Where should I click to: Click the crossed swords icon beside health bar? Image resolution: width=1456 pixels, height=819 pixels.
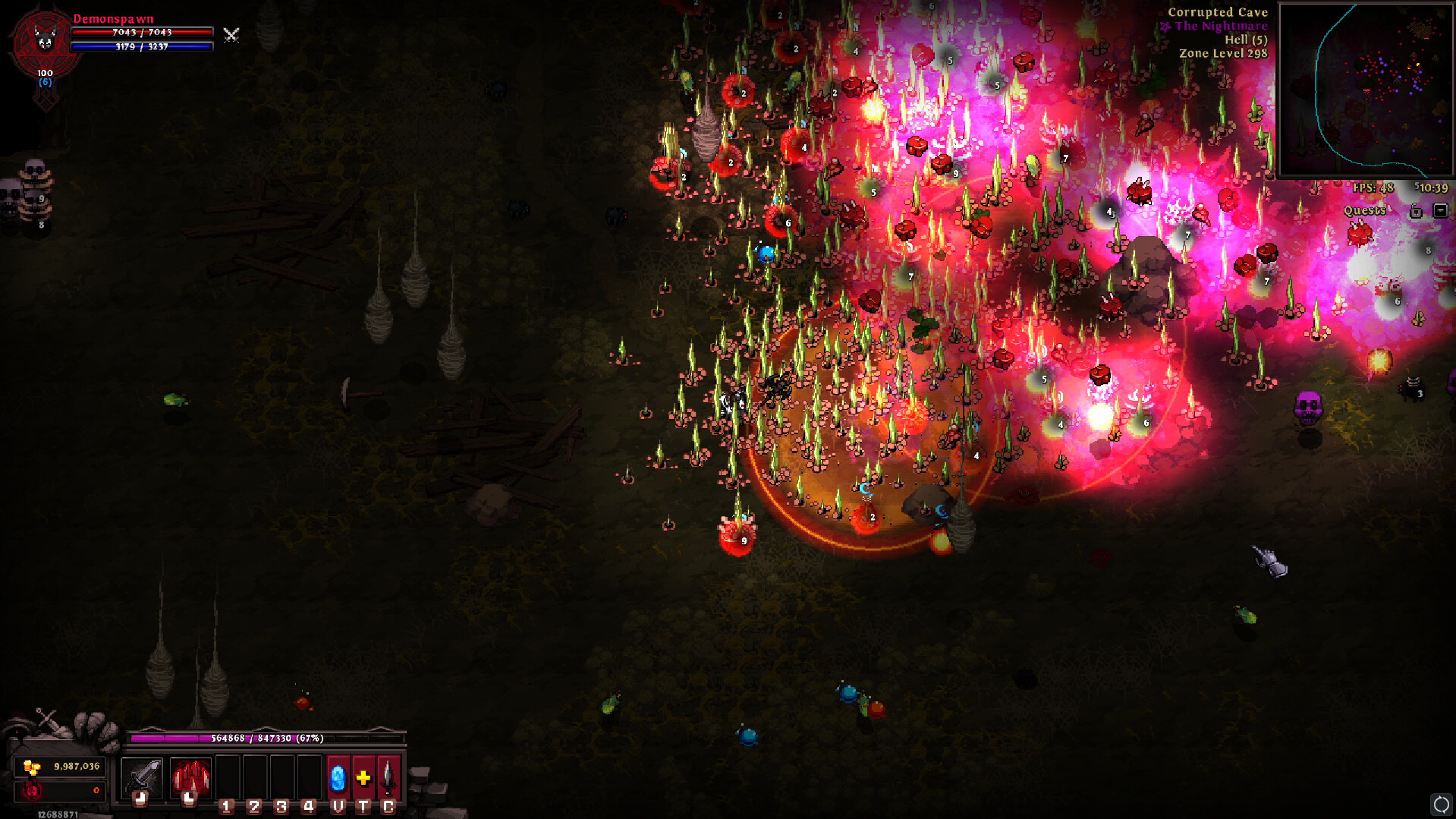[x=231, y=35]
